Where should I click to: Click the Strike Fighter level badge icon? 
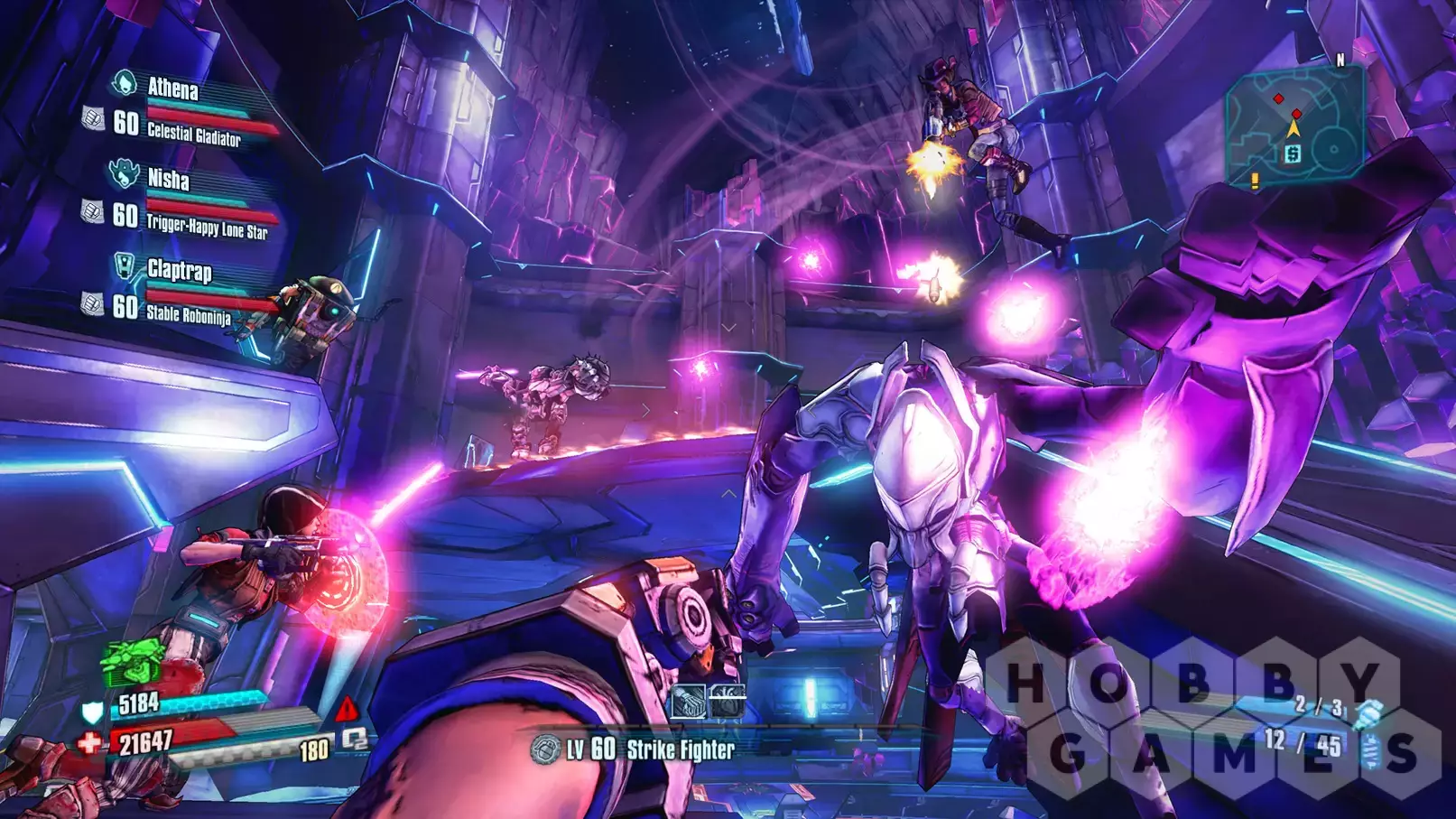coord(545,749)
